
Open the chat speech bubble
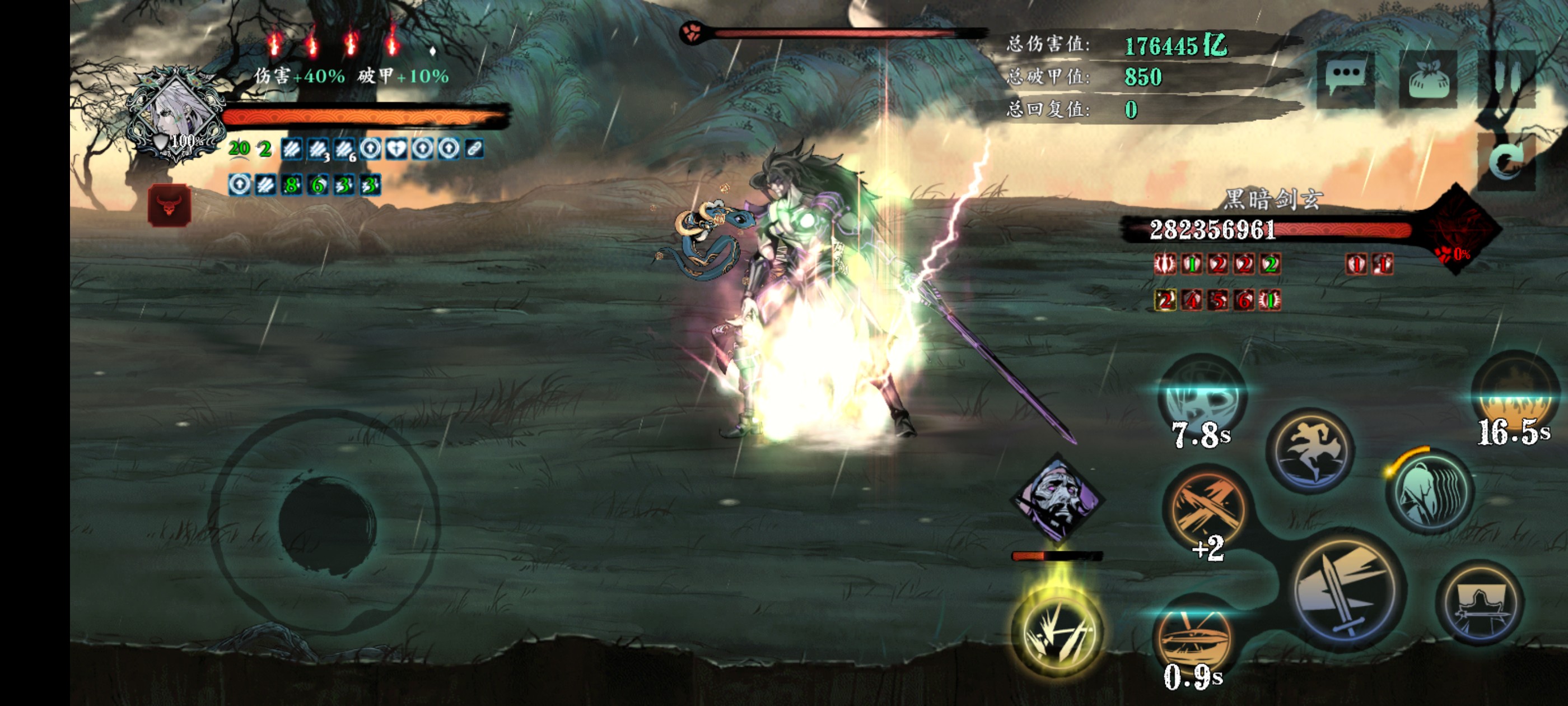tap(1345, 80)
